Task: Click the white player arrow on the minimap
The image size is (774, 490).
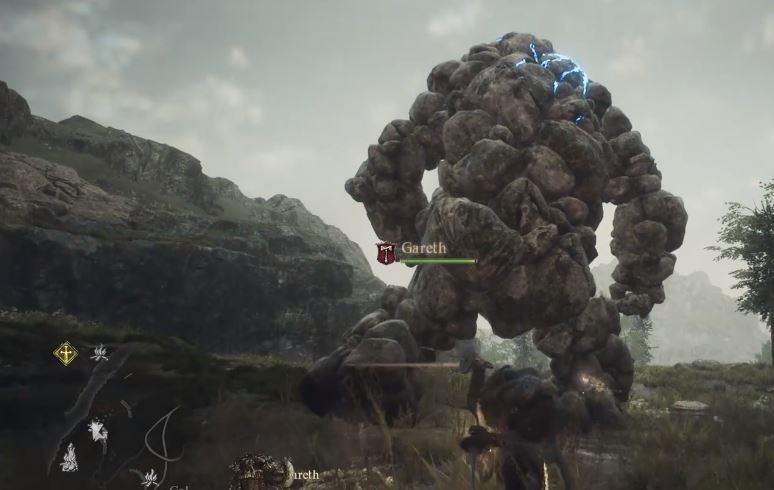Action: click(x=98, y=429)
